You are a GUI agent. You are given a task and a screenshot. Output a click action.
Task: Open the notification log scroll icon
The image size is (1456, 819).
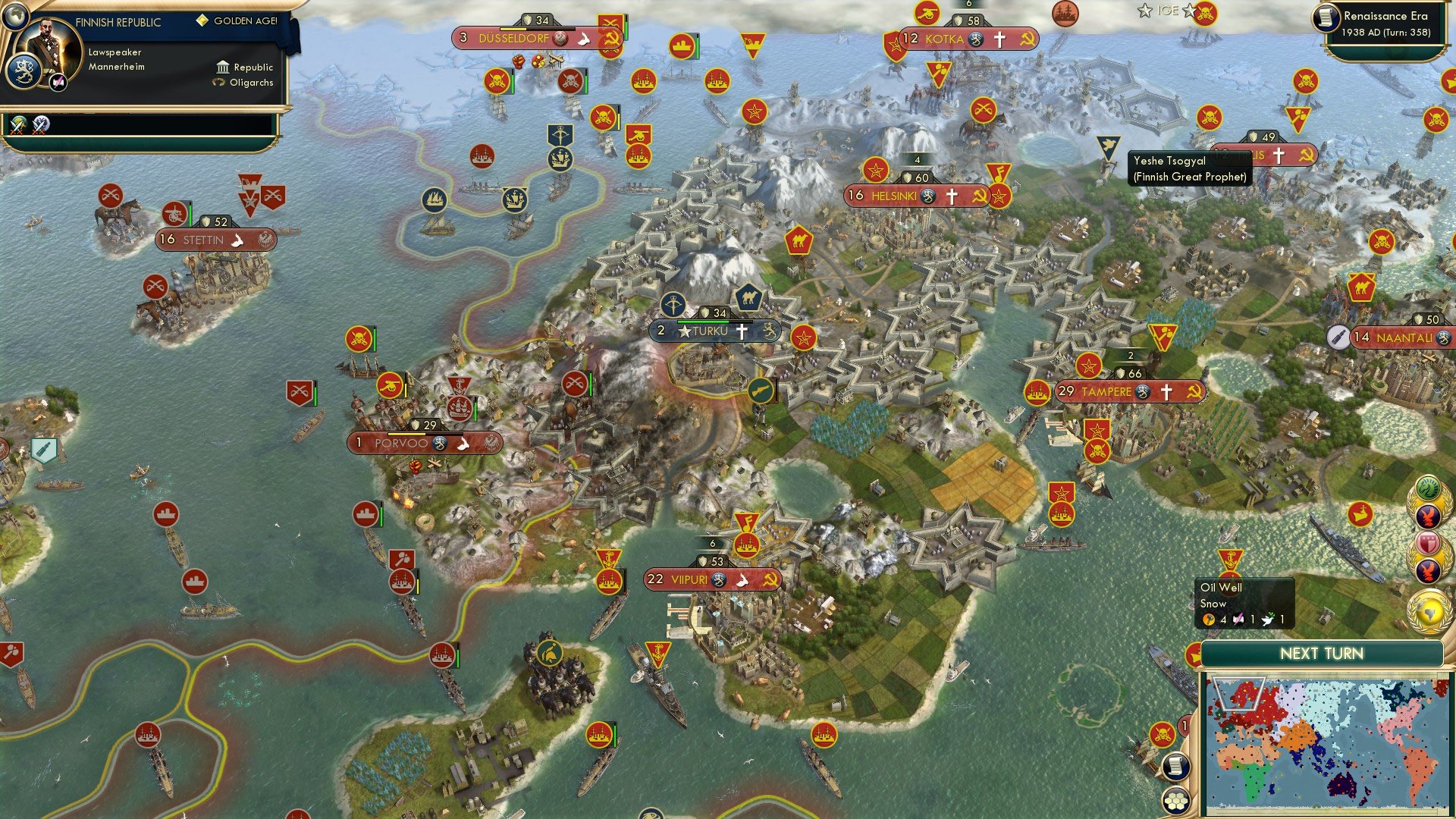tap(1175, 767)
